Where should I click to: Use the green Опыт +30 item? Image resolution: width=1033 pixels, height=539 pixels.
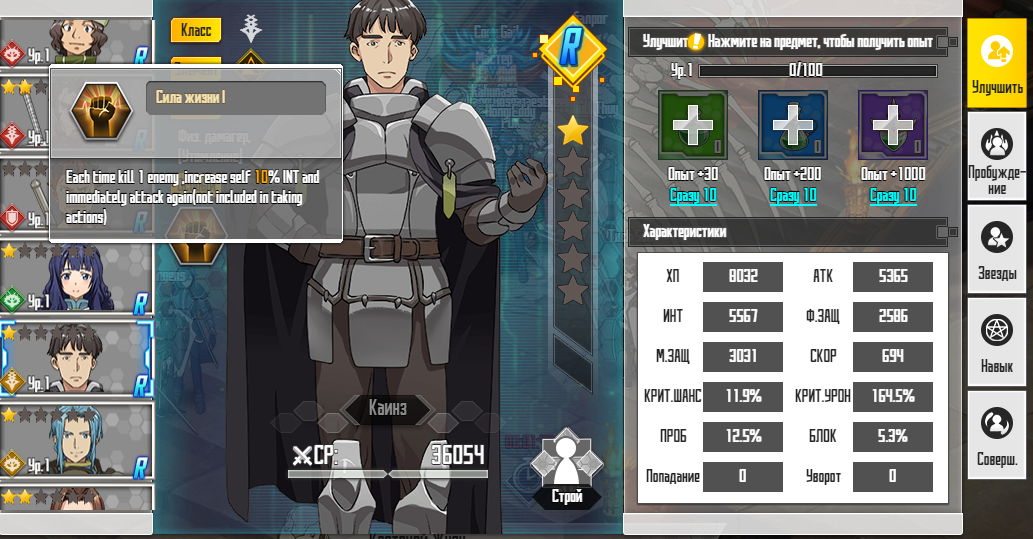point(692,125)
